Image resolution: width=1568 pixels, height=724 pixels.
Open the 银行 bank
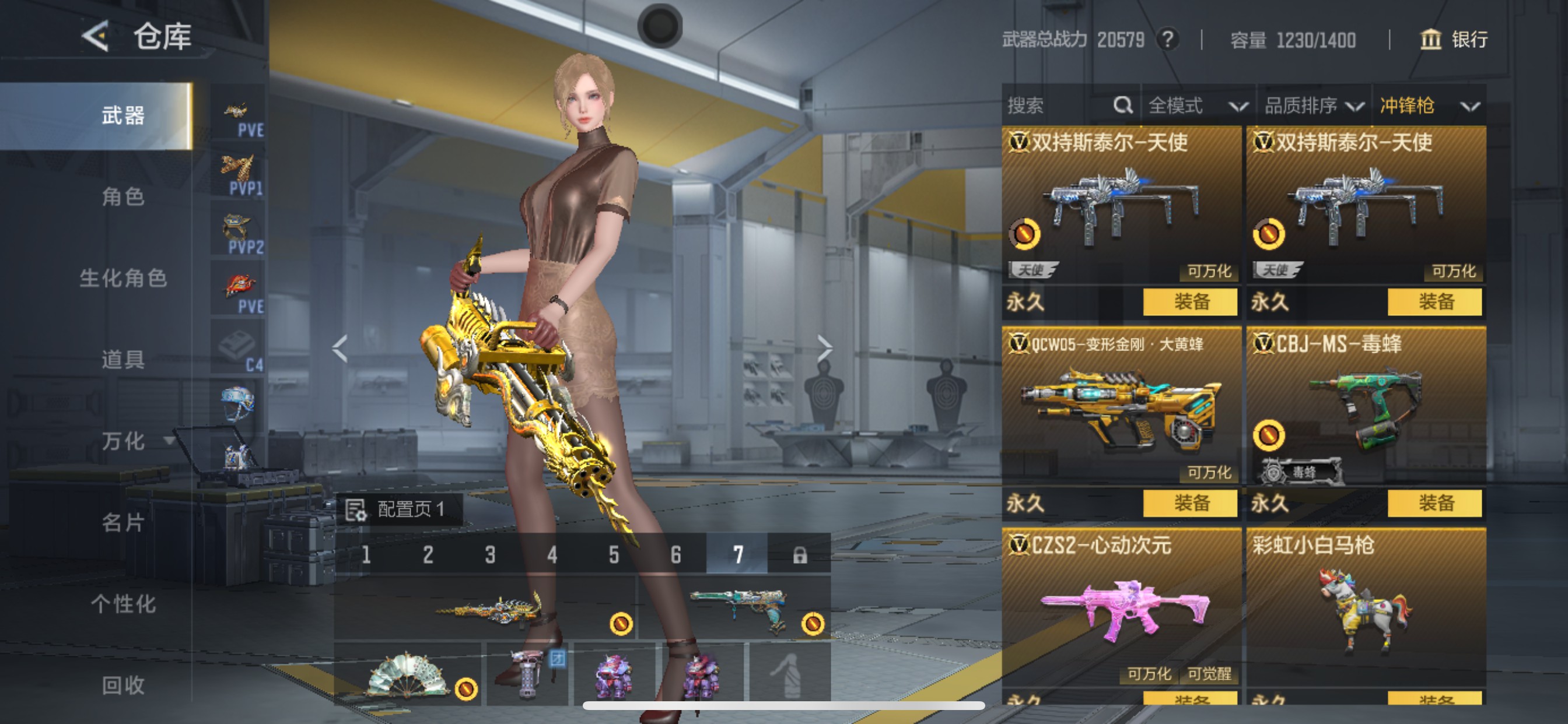point(1455,40)
